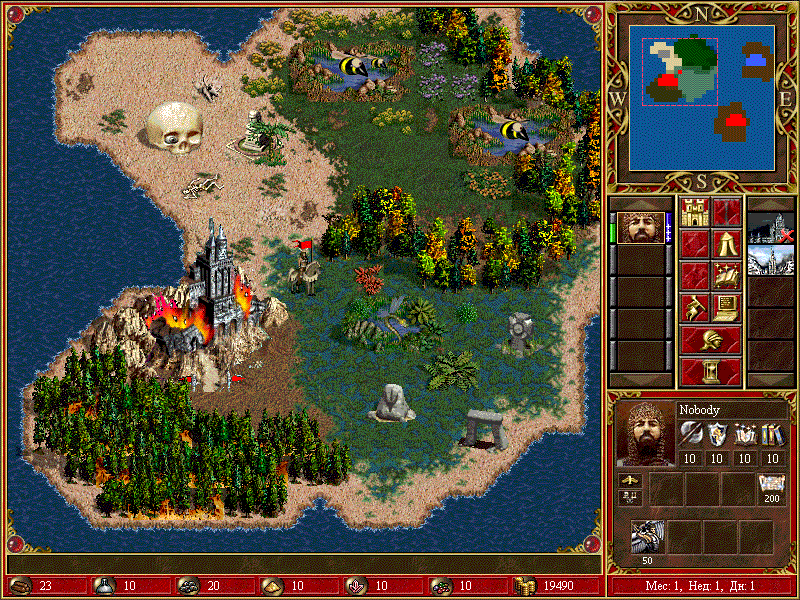Screen dimensions: 800x600
Task: Open system options computer button
Action: tap(726, 306)
